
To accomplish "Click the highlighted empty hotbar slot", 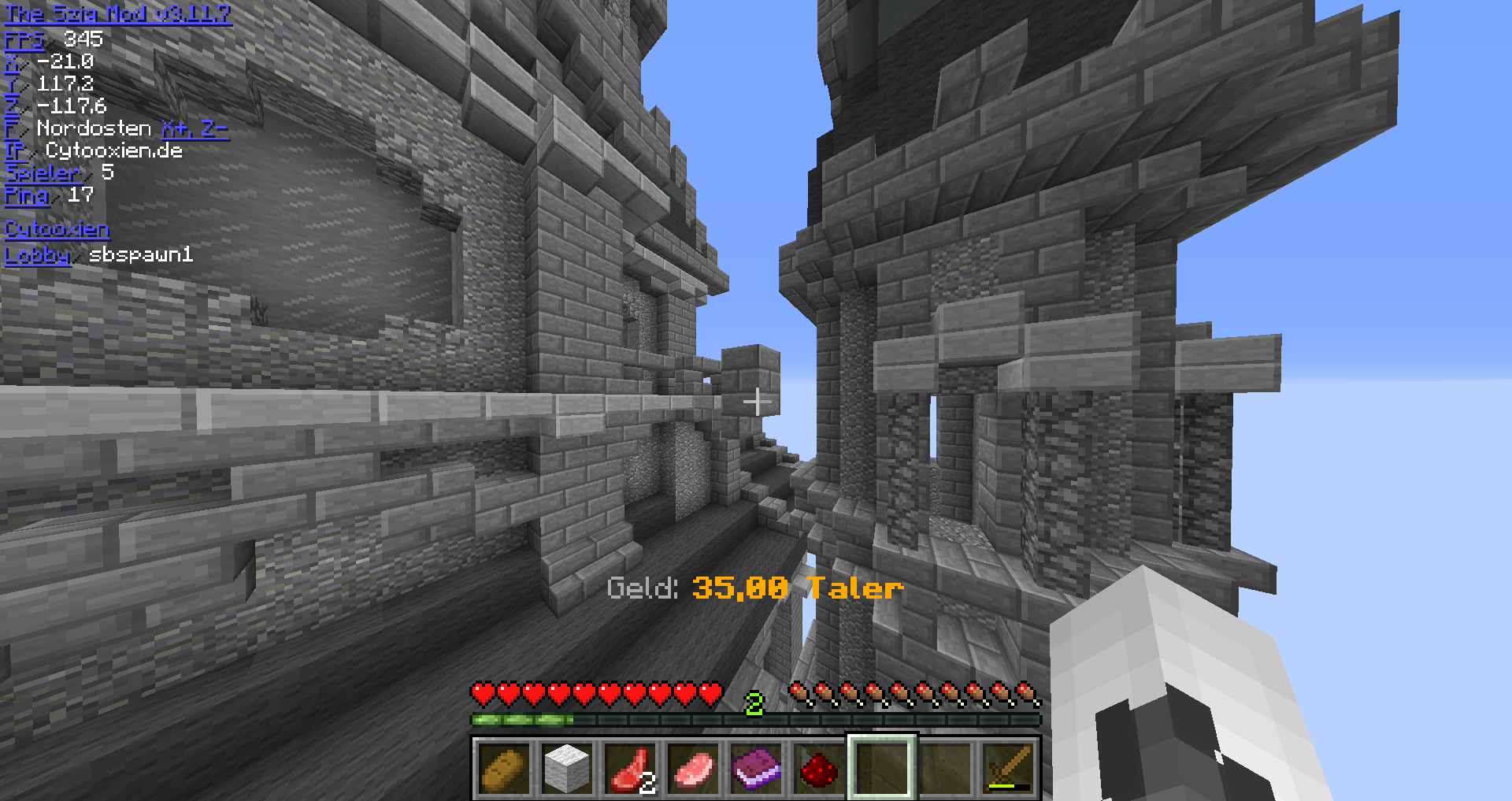I will (x=882, y=768).
